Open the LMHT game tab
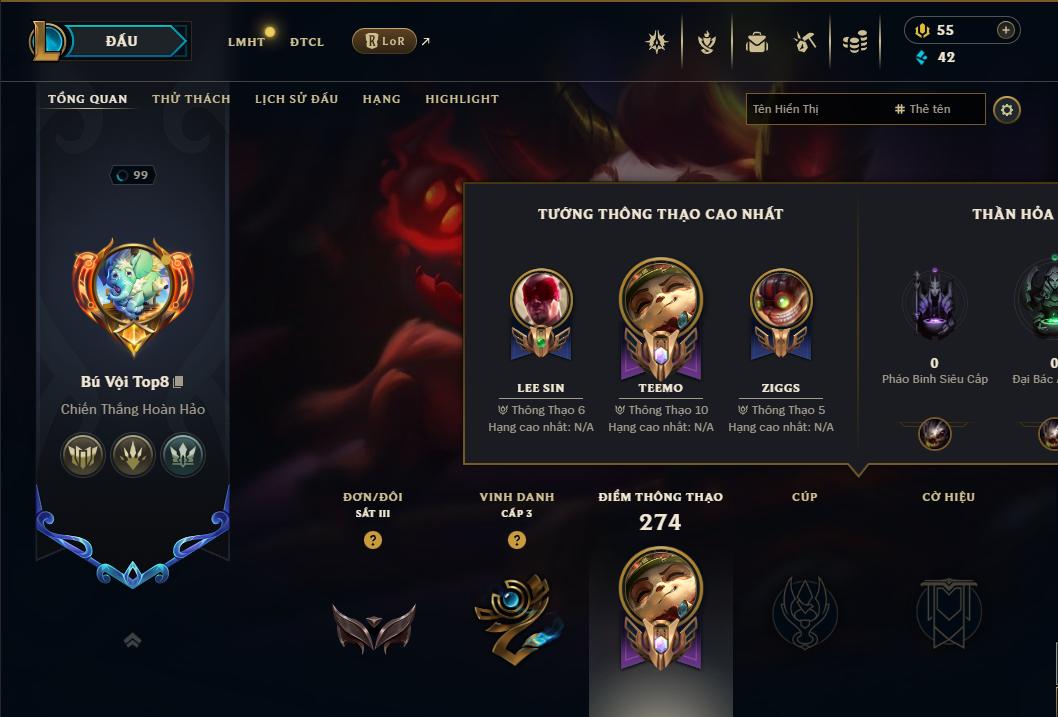 pos(246,42)
